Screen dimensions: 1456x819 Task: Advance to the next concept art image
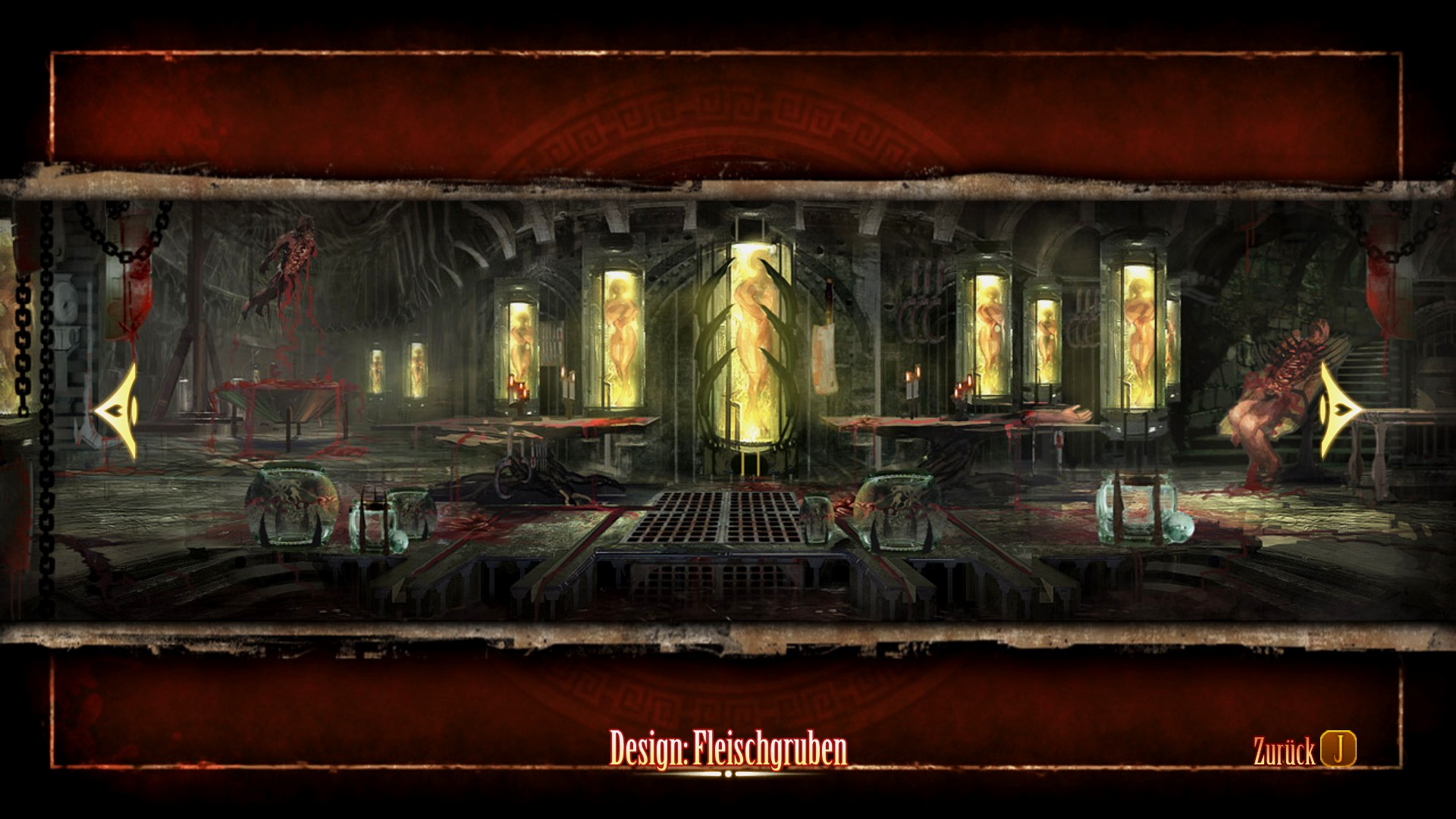coord(1338,410)
